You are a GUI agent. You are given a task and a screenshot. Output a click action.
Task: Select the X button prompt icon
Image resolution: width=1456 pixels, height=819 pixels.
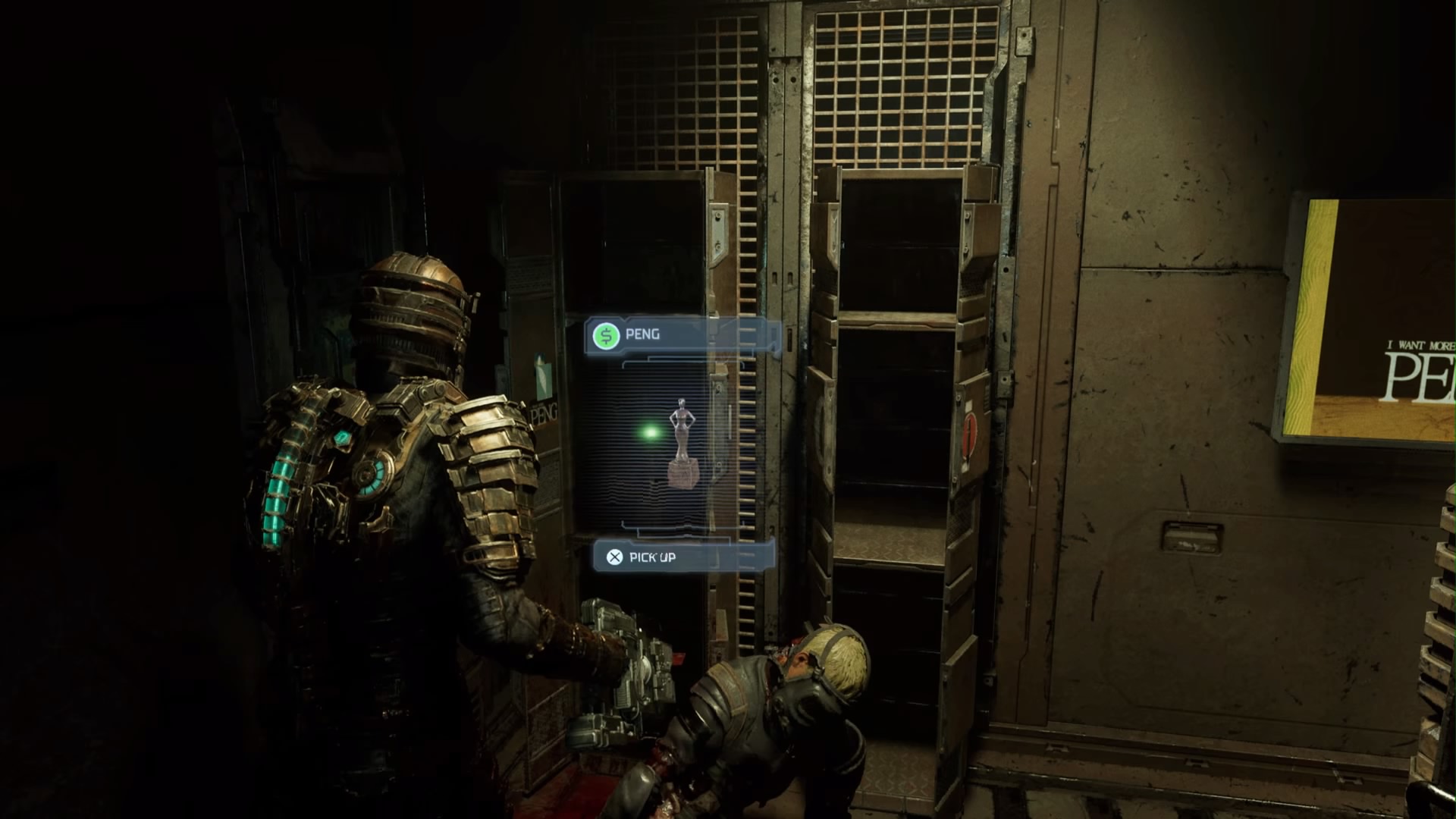[x=614, y=558]
